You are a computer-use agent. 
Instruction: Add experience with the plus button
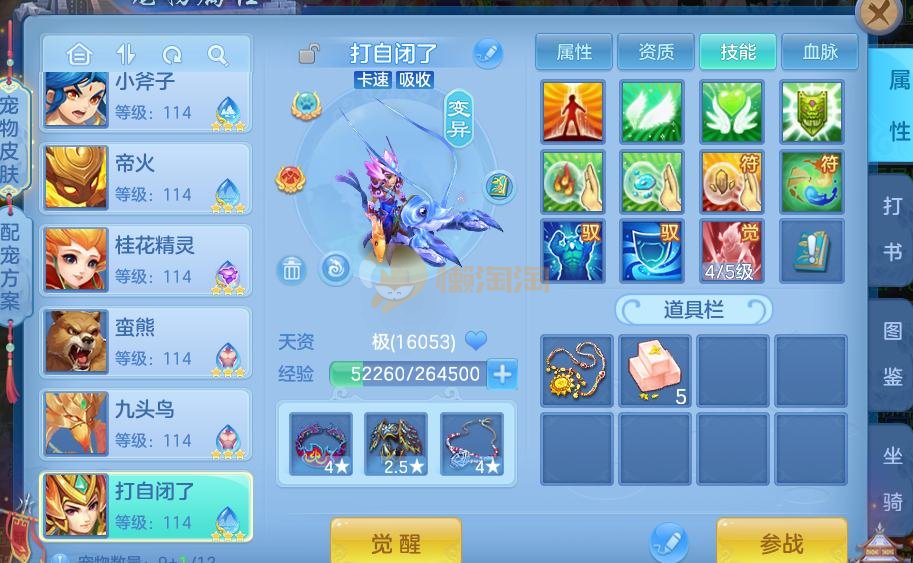click(502, 375)
